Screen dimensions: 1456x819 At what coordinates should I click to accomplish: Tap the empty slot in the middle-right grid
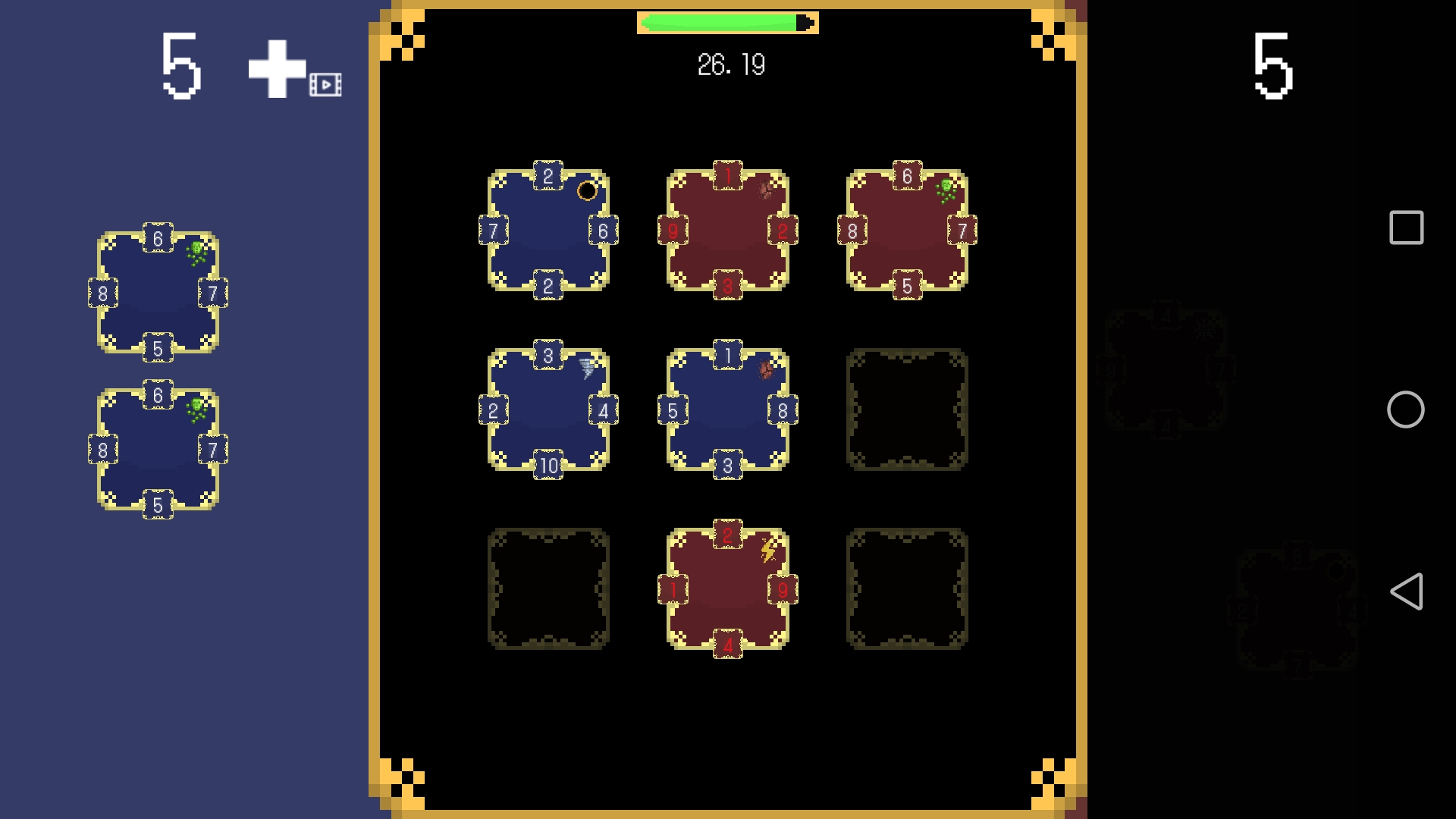coord(907,409)
